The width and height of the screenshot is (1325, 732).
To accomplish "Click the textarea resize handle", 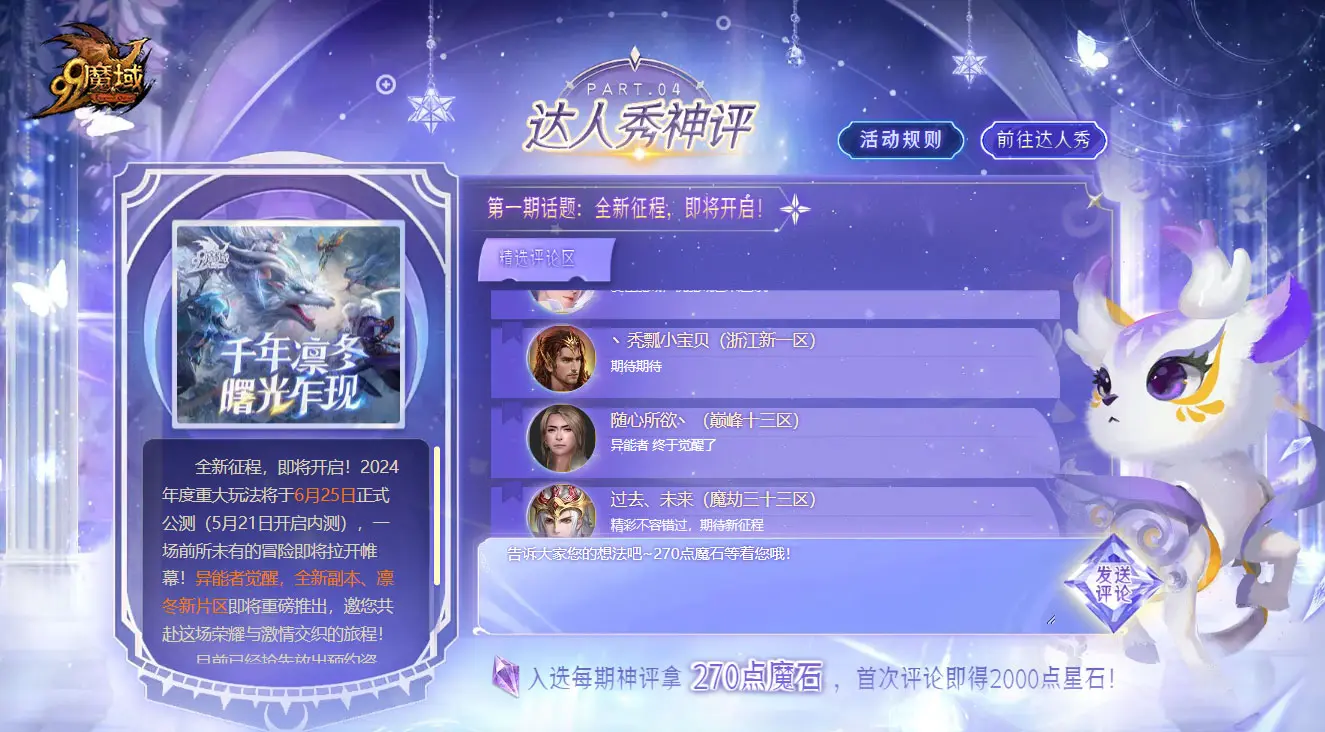I will 1049,621.
